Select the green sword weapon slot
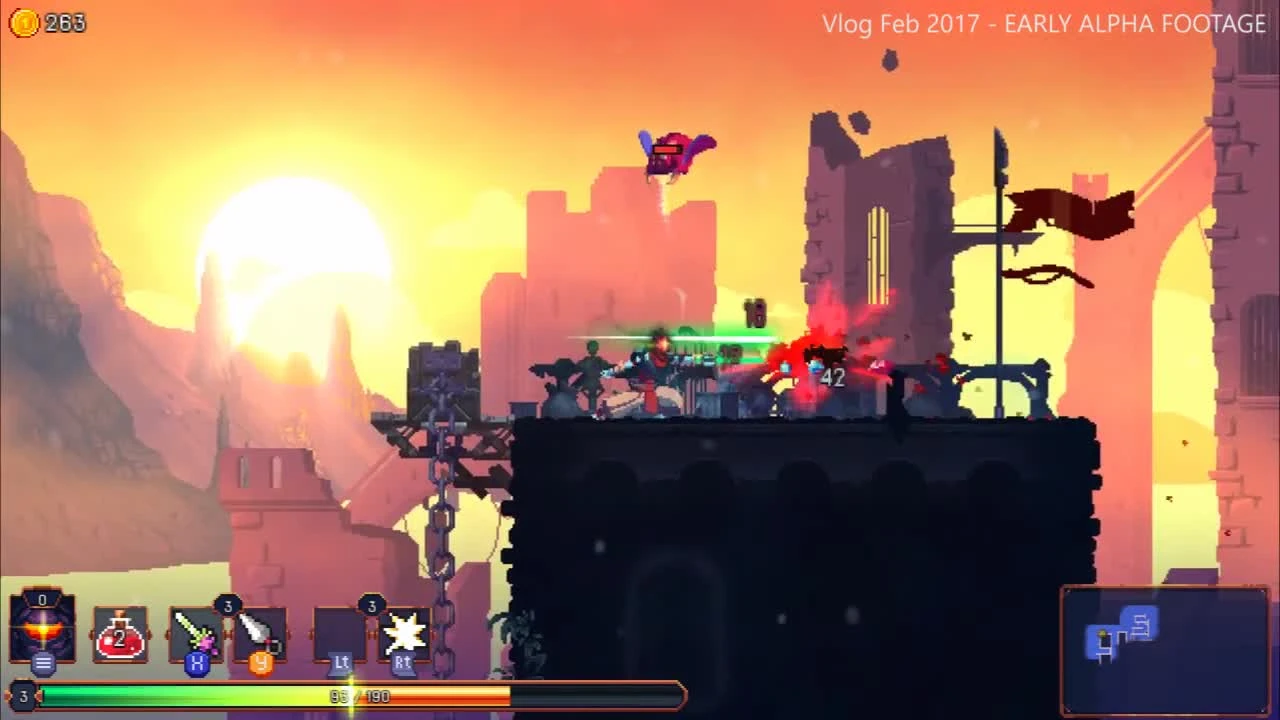Viewport: 1280px width, 720px height. tap(196, 630)
